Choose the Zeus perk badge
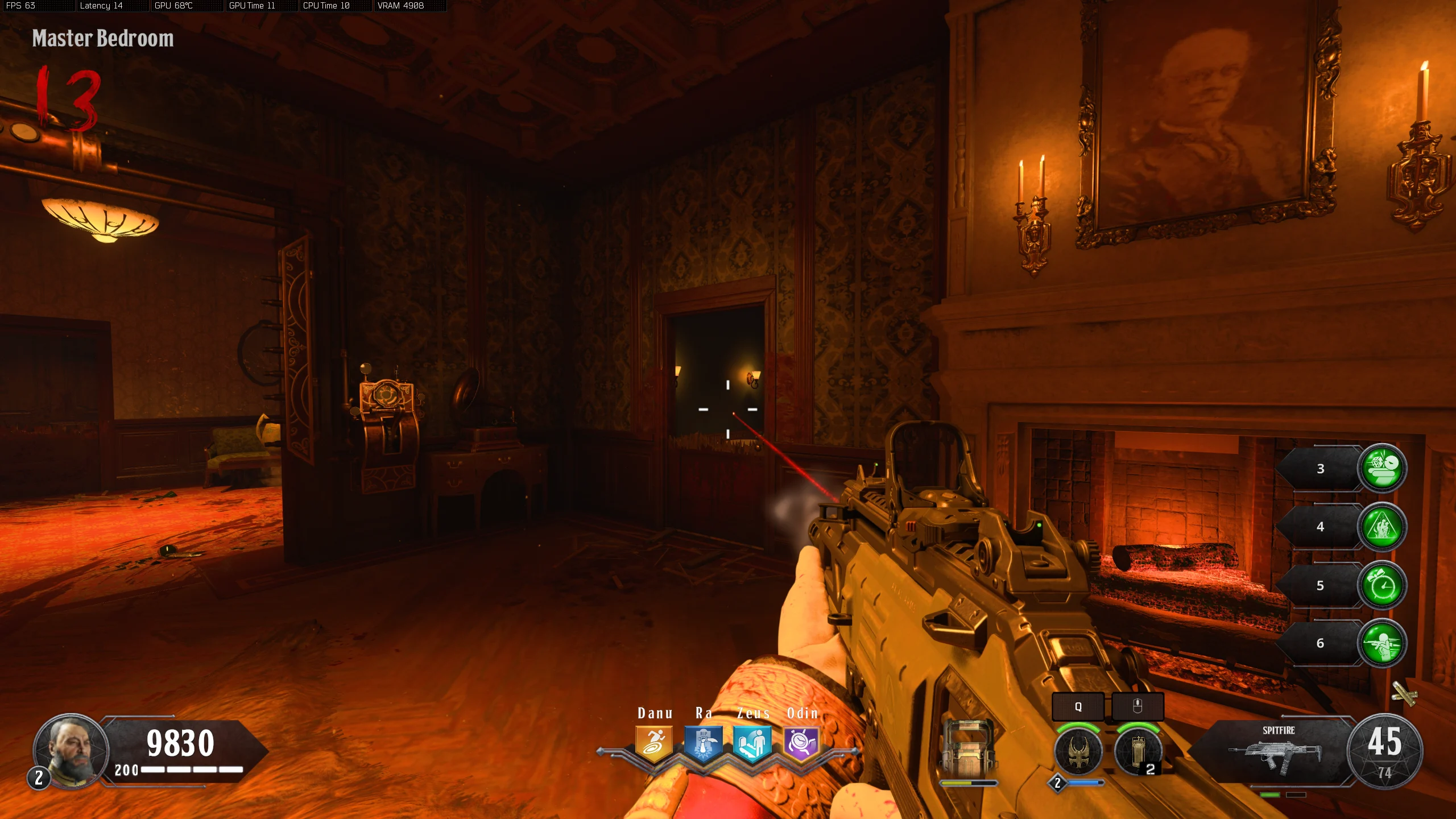This screenshot has width=1456, height=819. click(752, 743)
